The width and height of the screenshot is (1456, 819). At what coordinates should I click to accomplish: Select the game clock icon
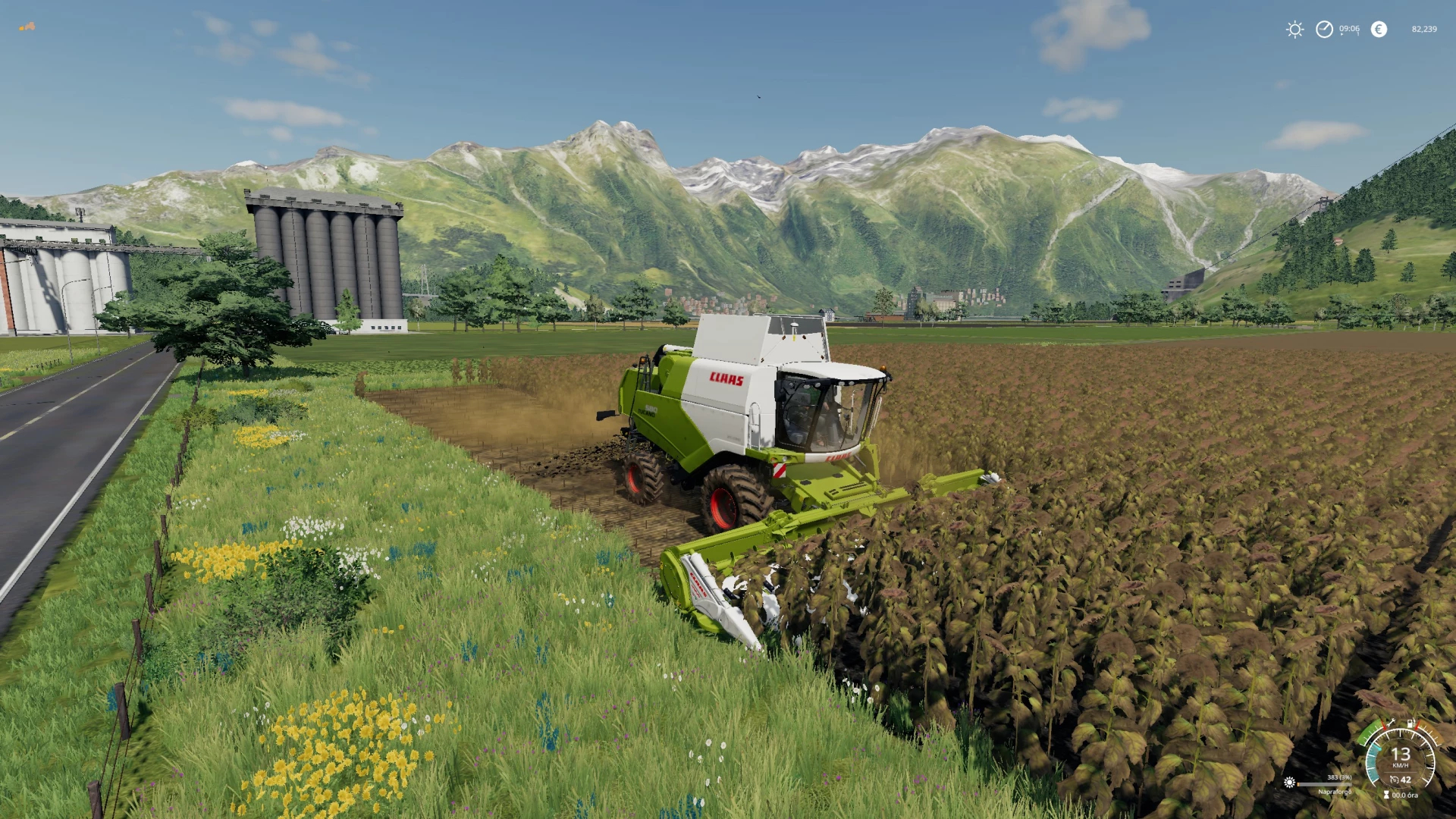[1324, 30]
